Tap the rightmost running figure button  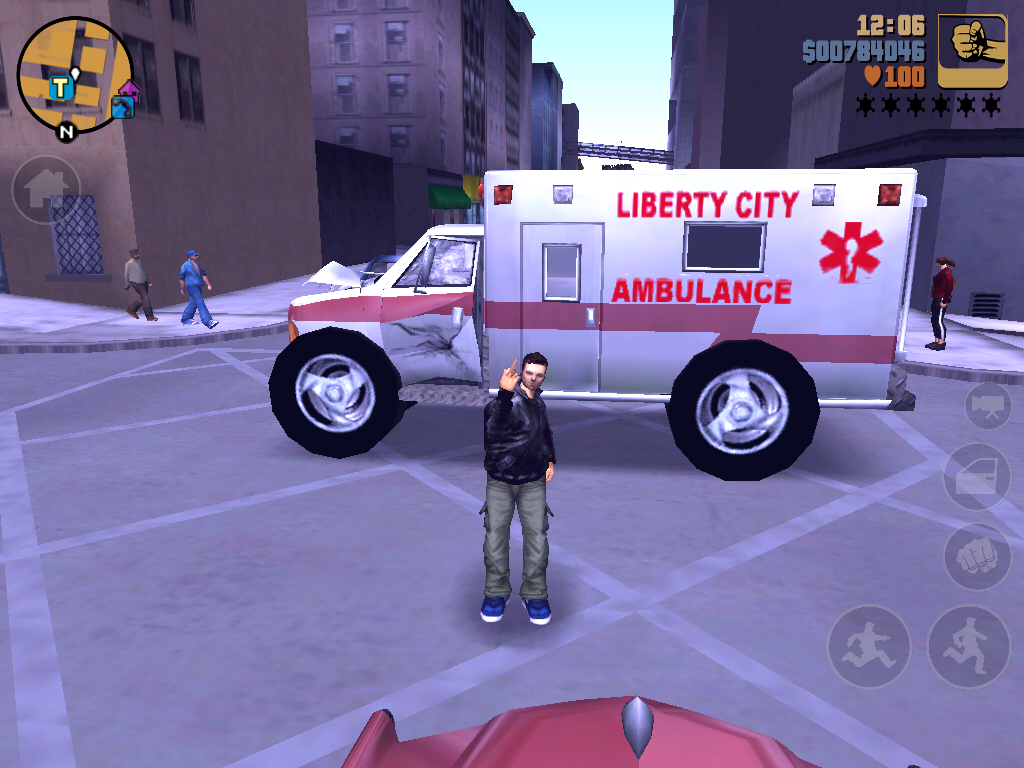[x=968, y=647]
